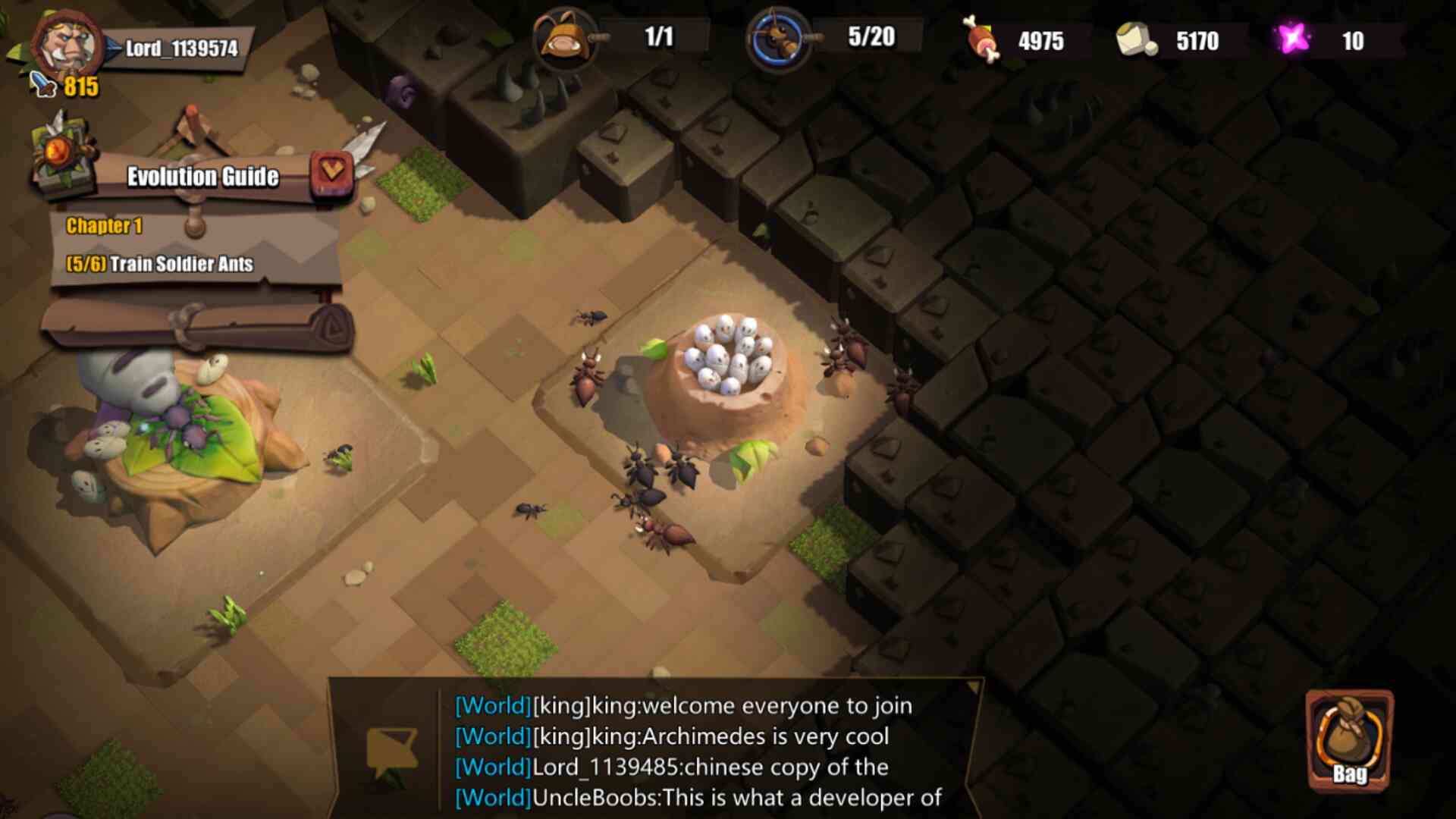Open the Bag inventory
The width and height of the screenshot is (1456, 819).
pos(1350,741)
